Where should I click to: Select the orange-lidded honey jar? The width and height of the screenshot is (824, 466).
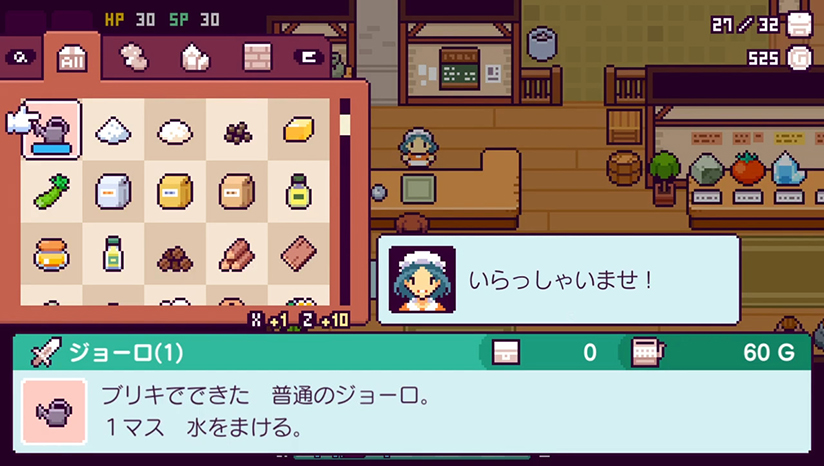click(x=51, y=254)
